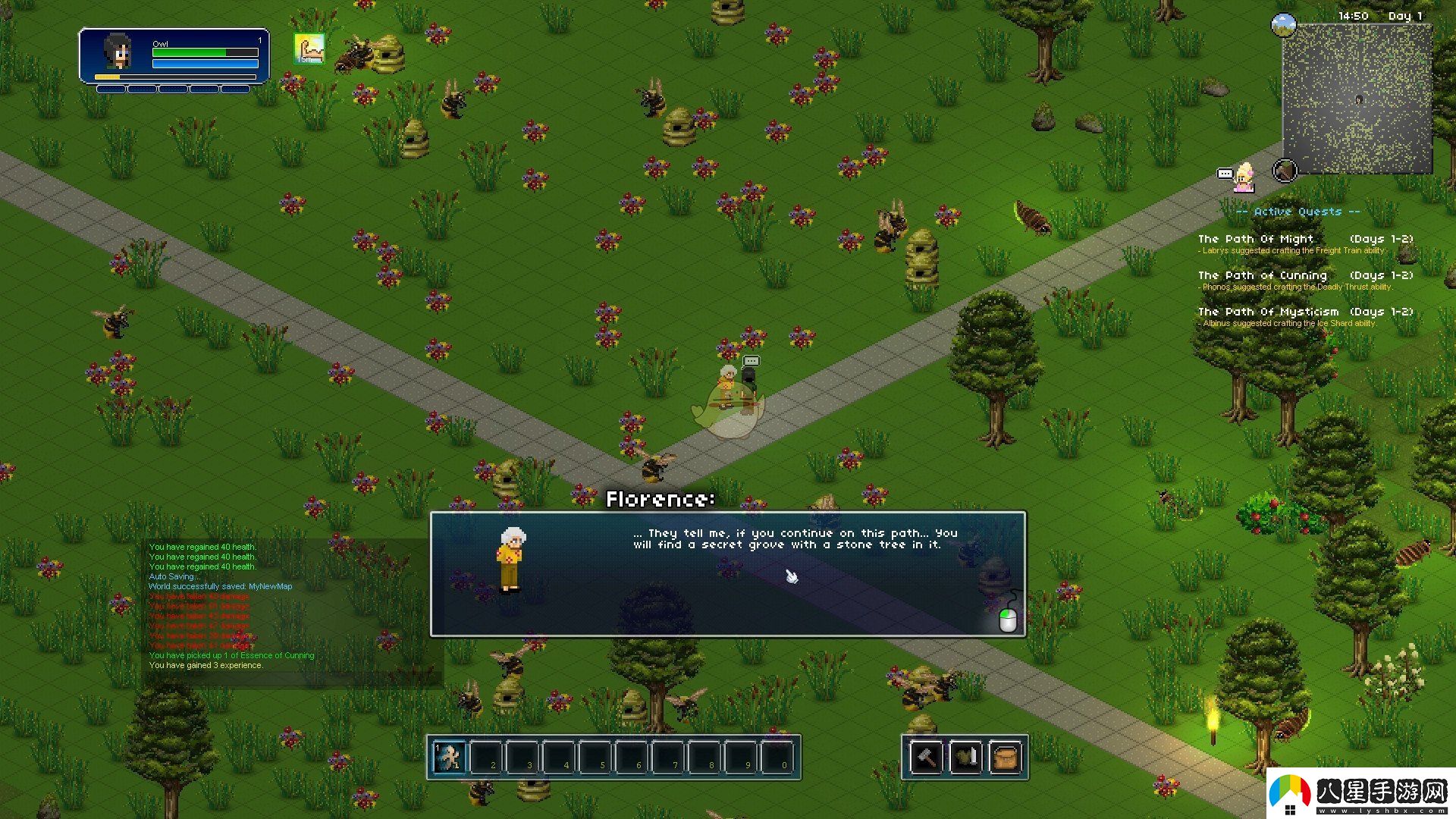Select The Path of Cunning quest
The width and height of the screenshot is (1456, 819).
1305,280
